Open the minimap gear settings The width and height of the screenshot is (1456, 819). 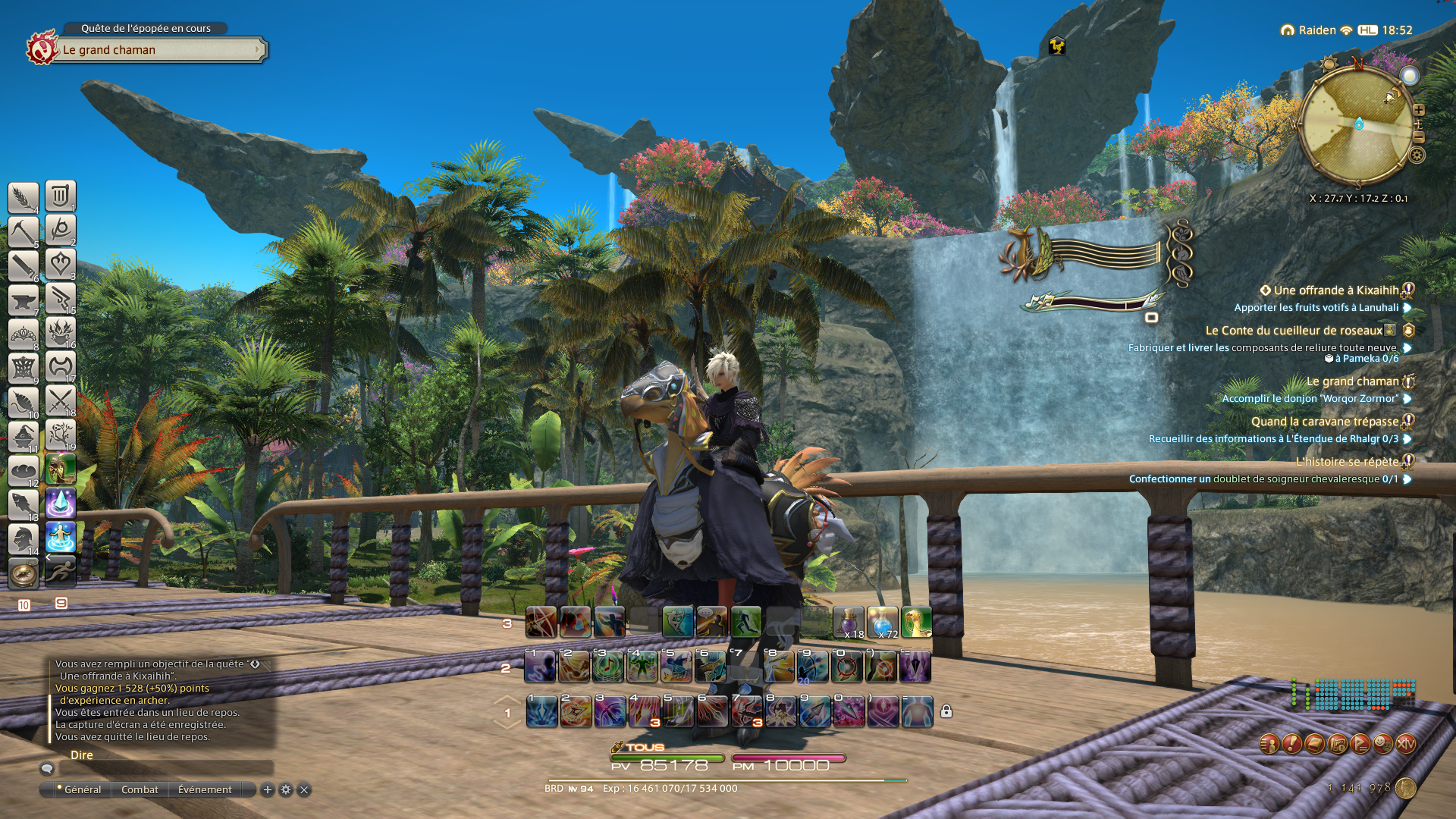(1417, 155)
